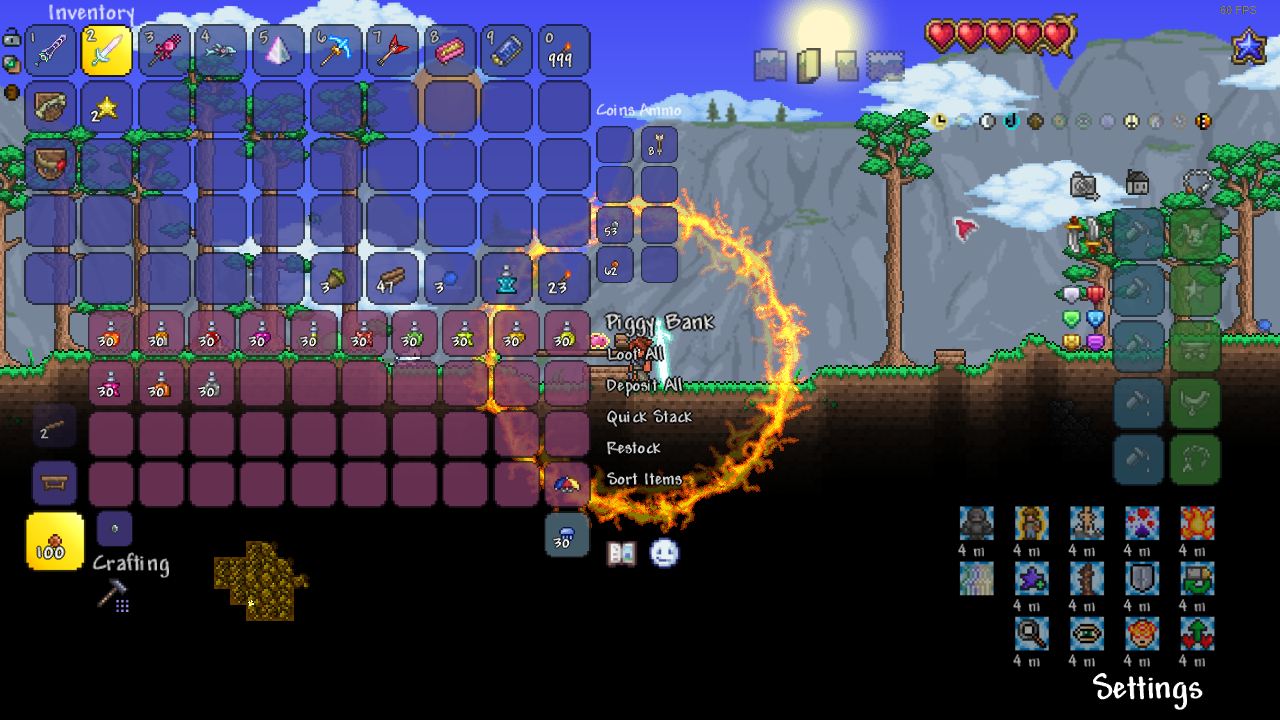Click the Campfire buff icon
This screenshot has height=720, width=1280.
point(1196,523)
